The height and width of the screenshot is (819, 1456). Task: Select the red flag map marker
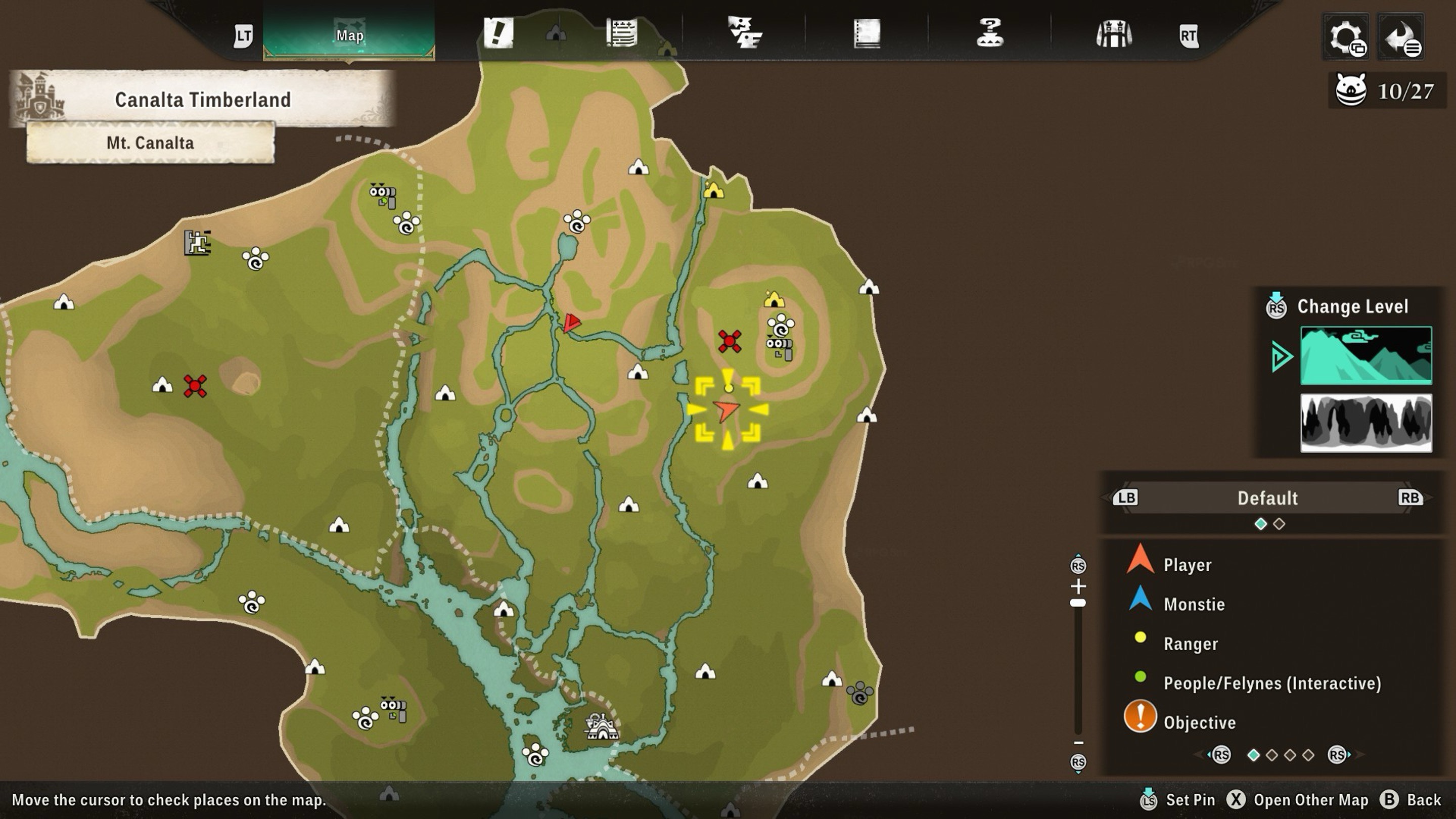coord(571,323)
